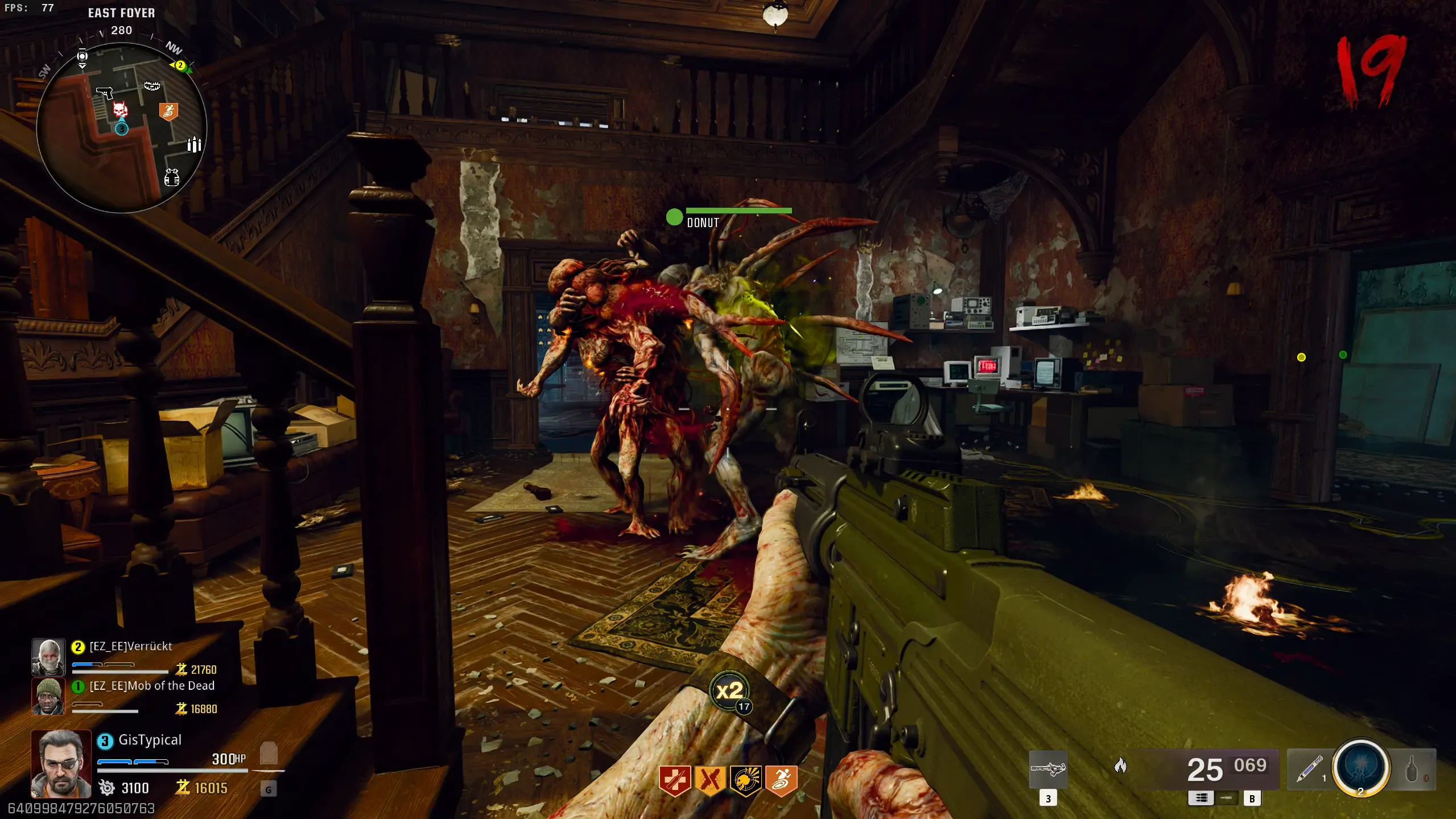Select the red cross-and-bullet perk icon

[675, 780]
